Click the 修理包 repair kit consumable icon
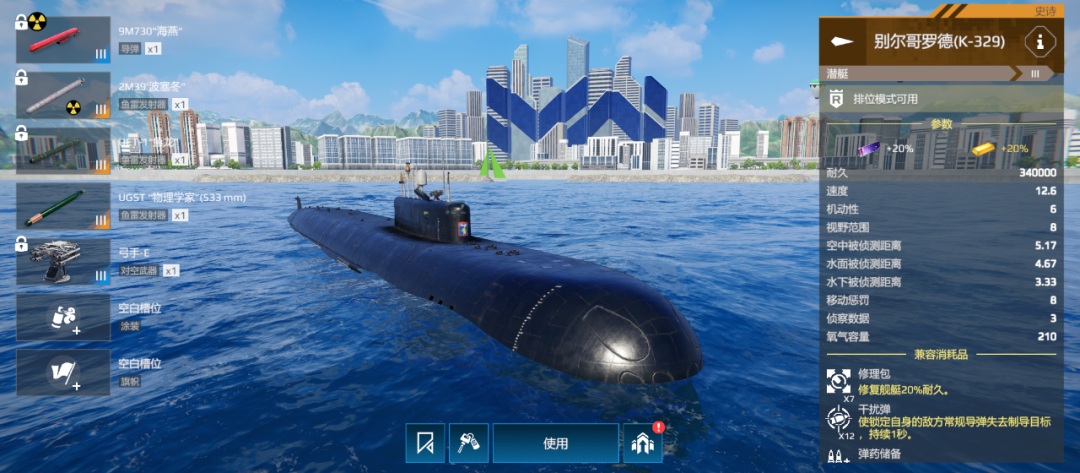This screenshot has width=1080, height=473. [x=838, y=382]
